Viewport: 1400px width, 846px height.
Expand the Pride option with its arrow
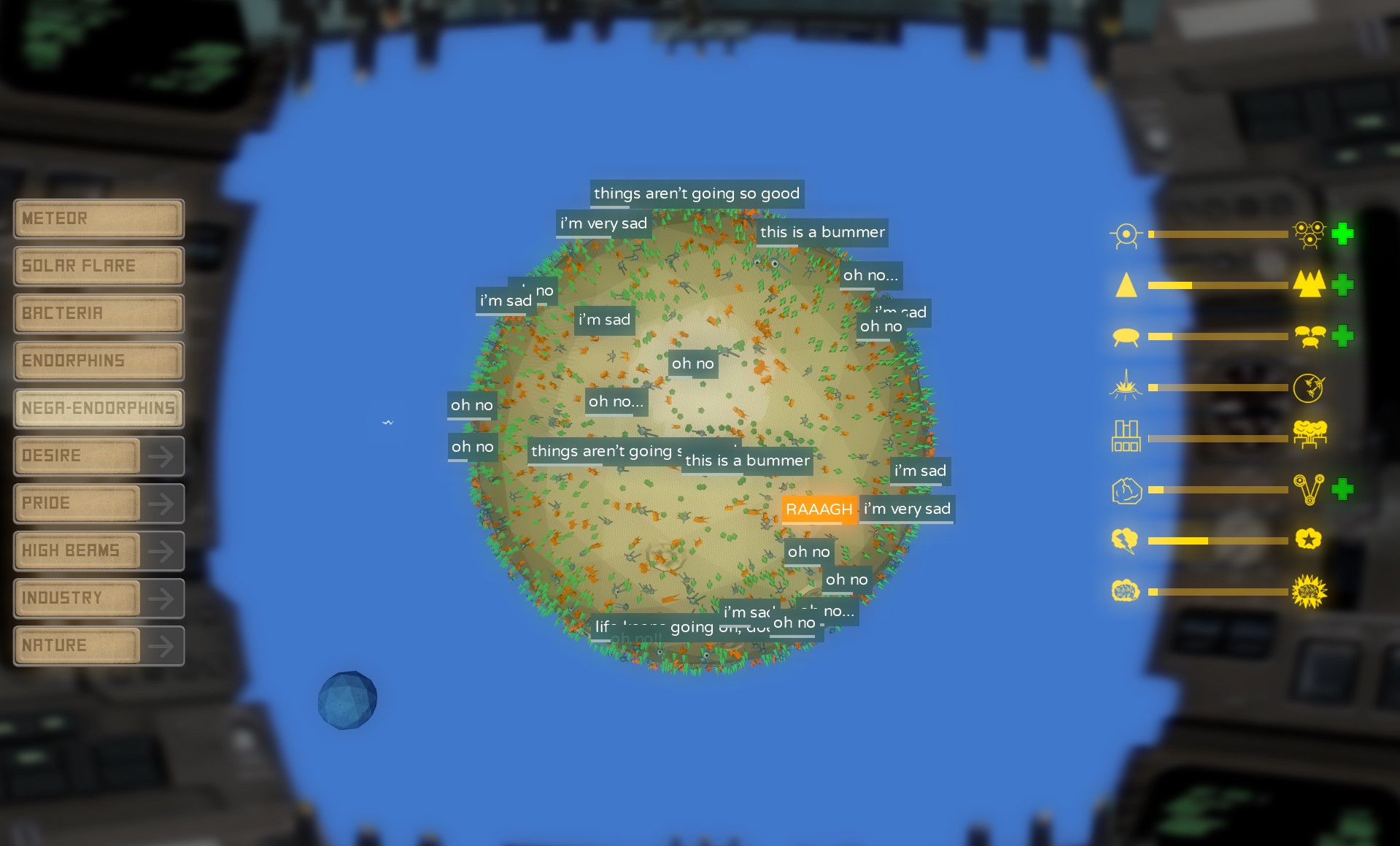(x=162, y=503)
